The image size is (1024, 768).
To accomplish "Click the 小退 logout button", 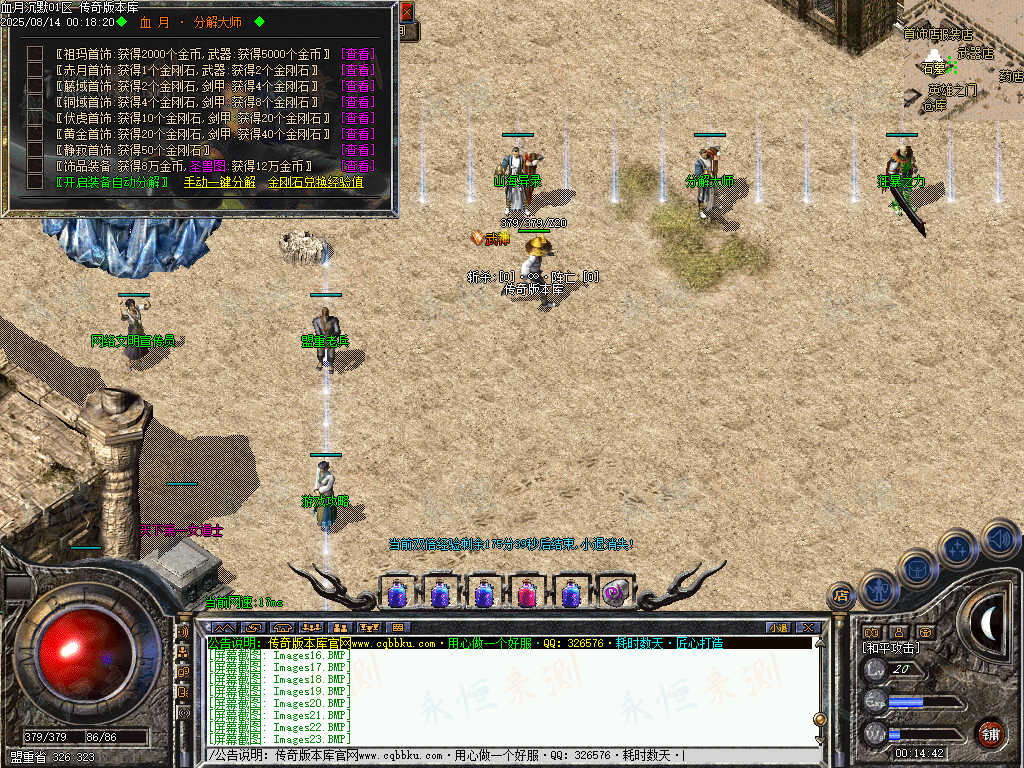I will tap(778, 627).
